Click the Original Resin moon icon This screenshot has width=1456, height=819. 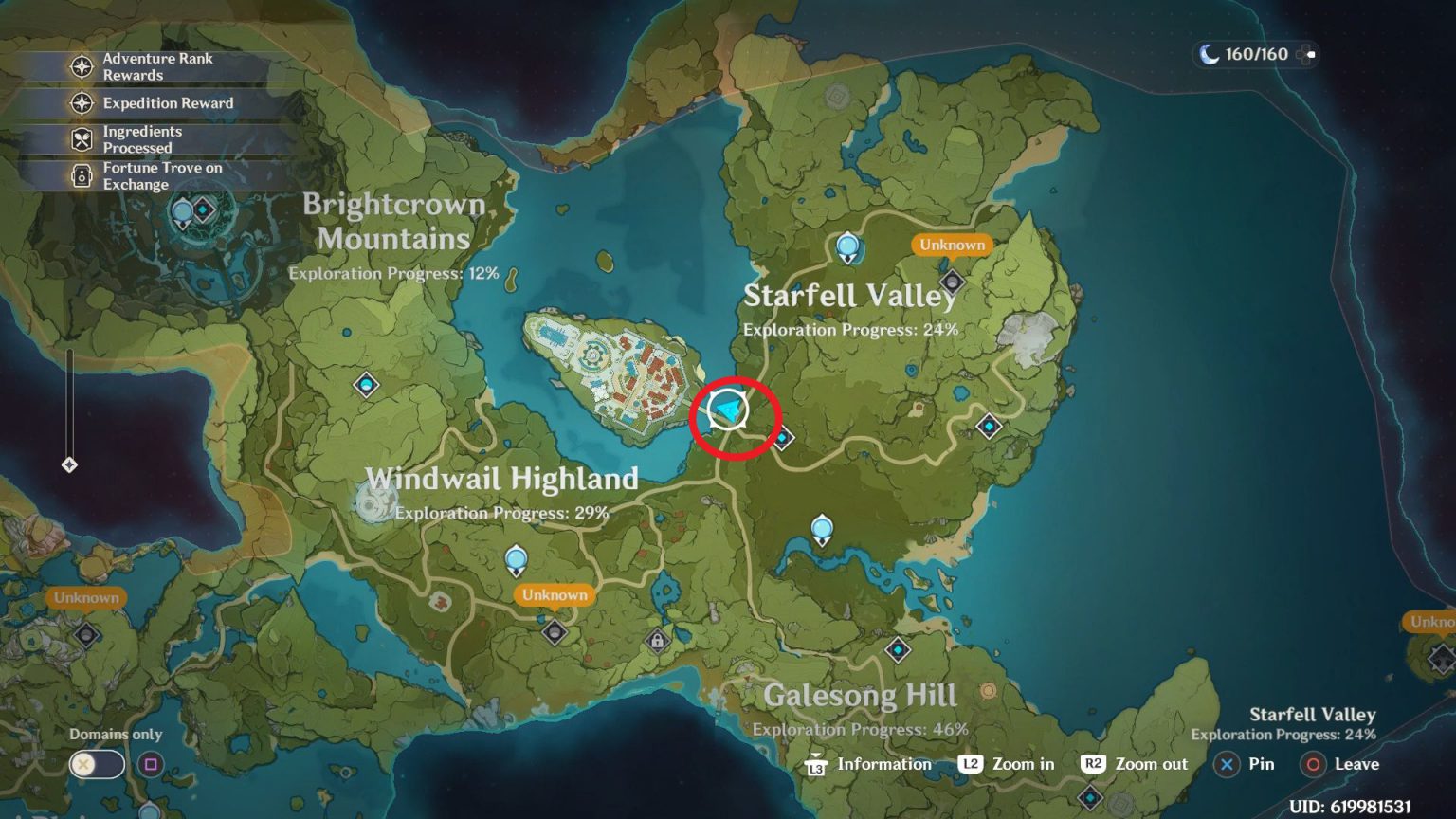coord(1208,54)
